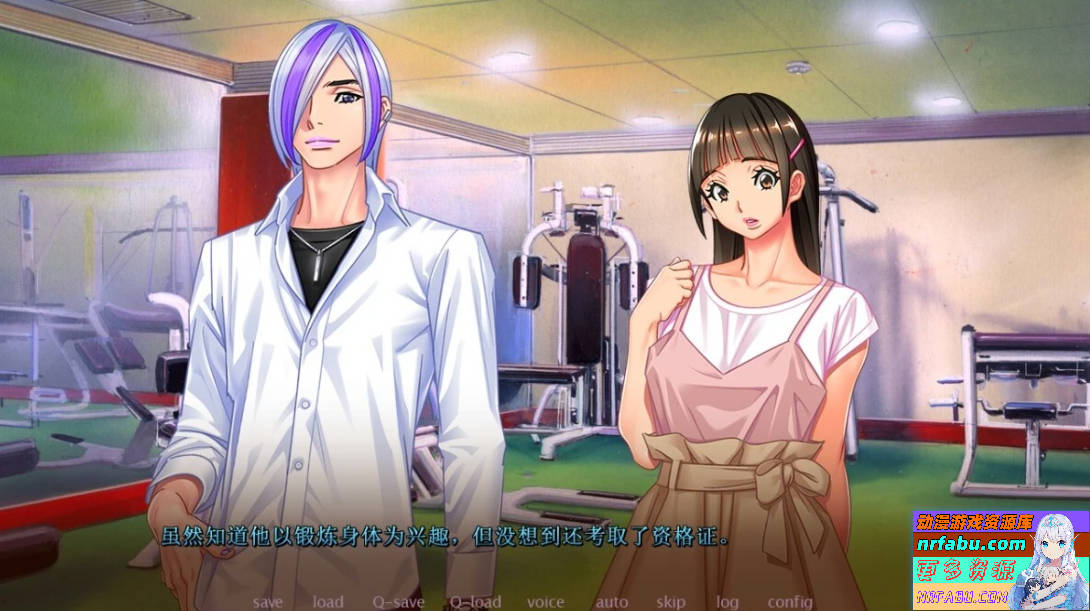Quick save with Q-save
Image resolution: width=1090 pixels, height=611 pixels.
(398, 602)
